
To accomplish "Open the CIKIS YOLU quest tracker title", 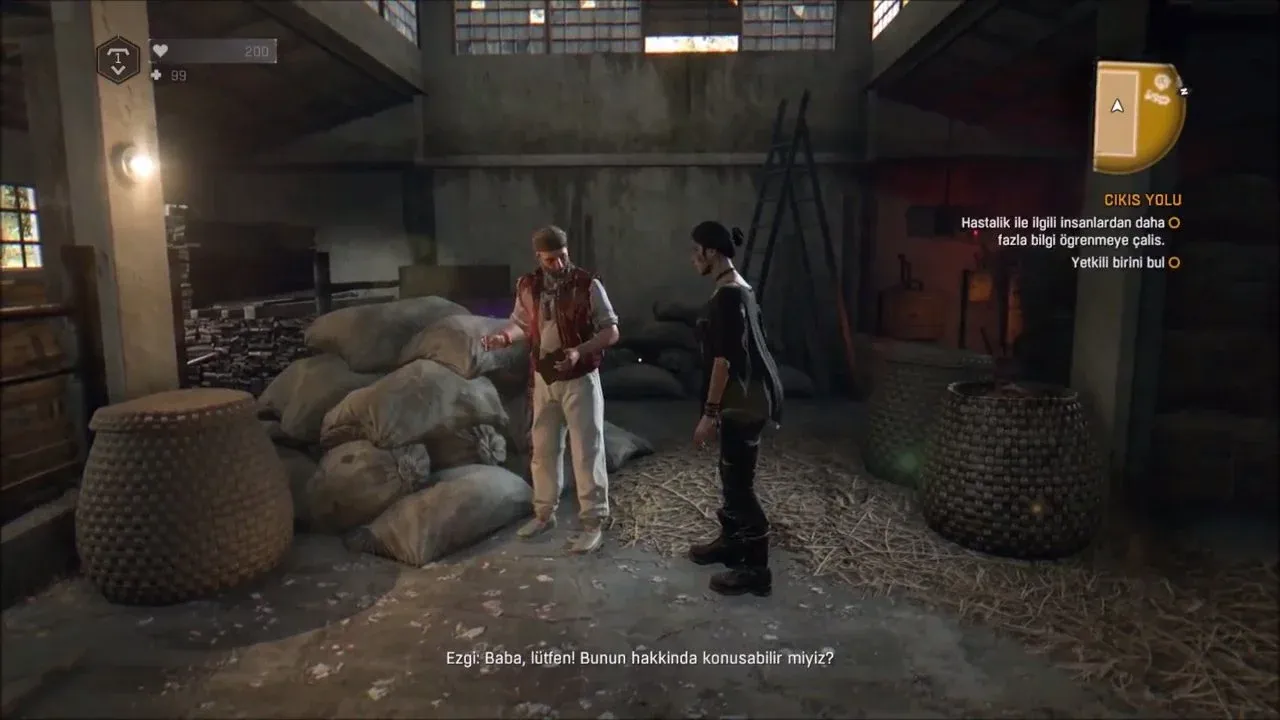I will (x=1142, y=200).
